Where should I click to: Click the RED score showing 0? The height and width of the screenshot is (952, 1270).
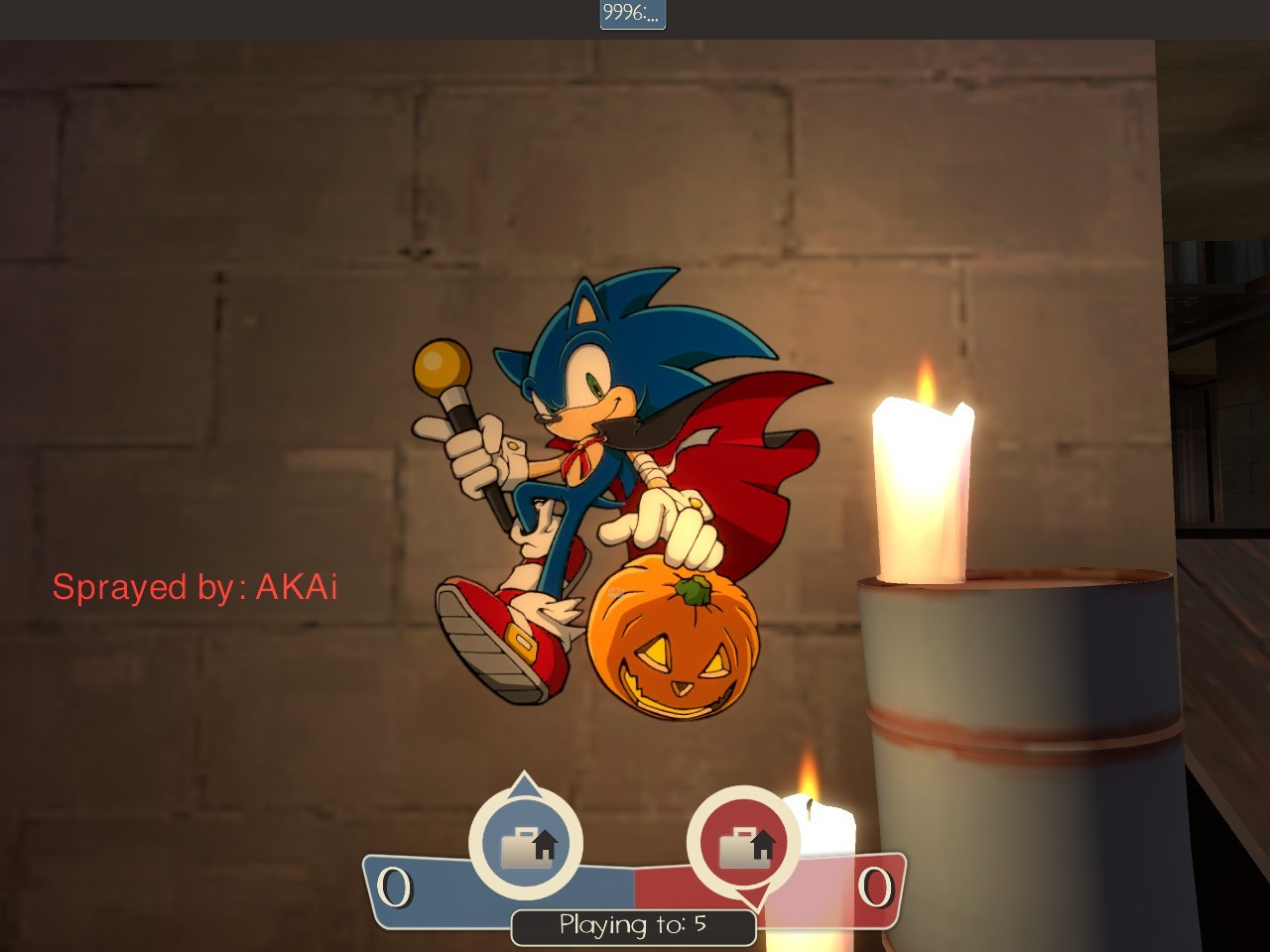tap(877, 890)
